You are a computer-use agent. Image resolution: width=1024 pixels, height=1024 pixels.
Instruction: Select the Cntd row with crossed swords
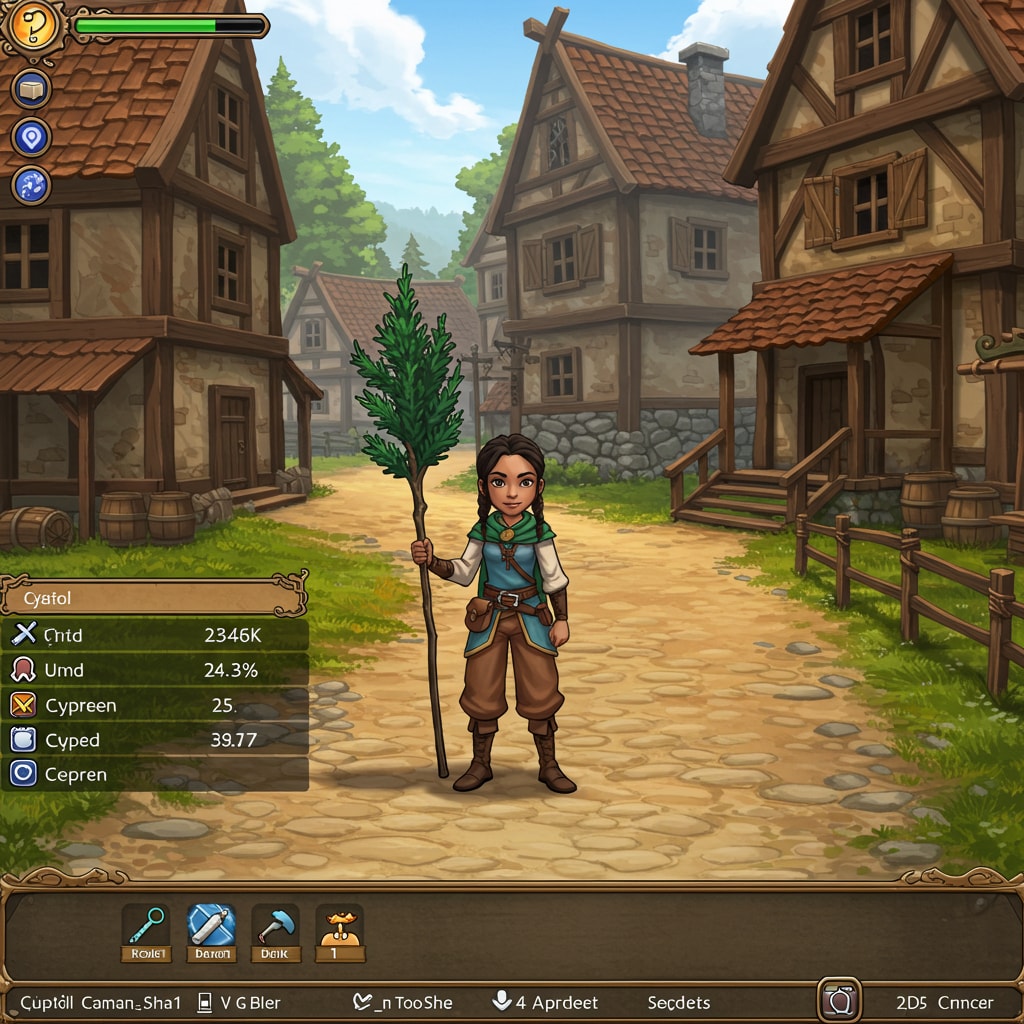pyautogui.click(x=154, y=635)
